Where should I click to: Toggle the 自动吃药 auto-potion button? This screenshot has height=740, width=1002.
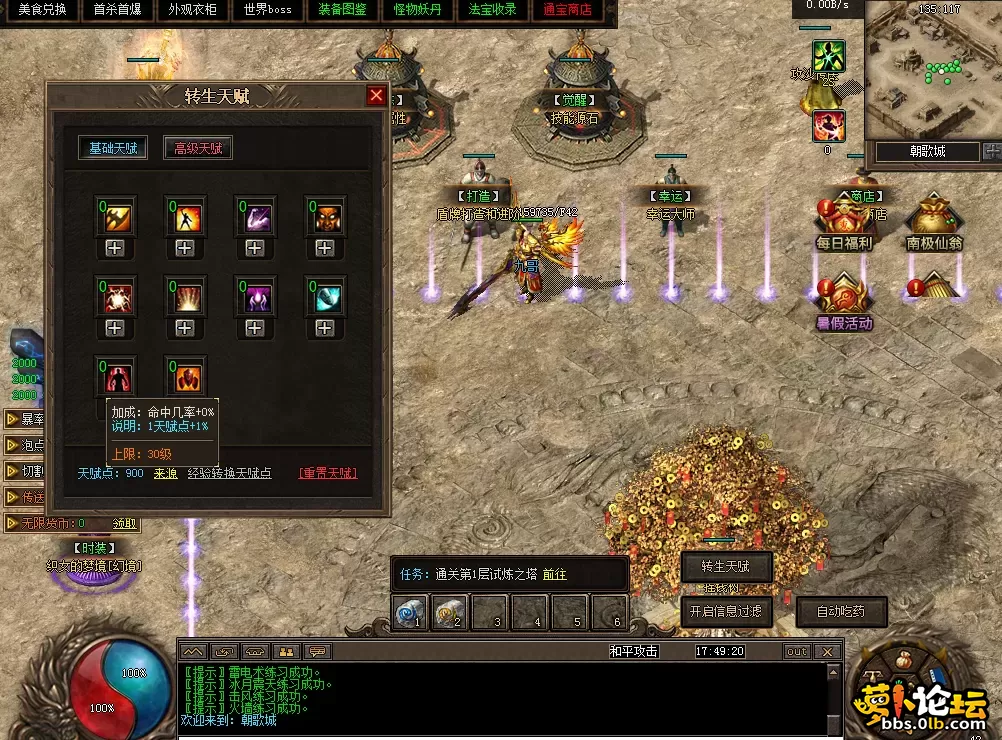pyautogui.click(x=840, y=610)
